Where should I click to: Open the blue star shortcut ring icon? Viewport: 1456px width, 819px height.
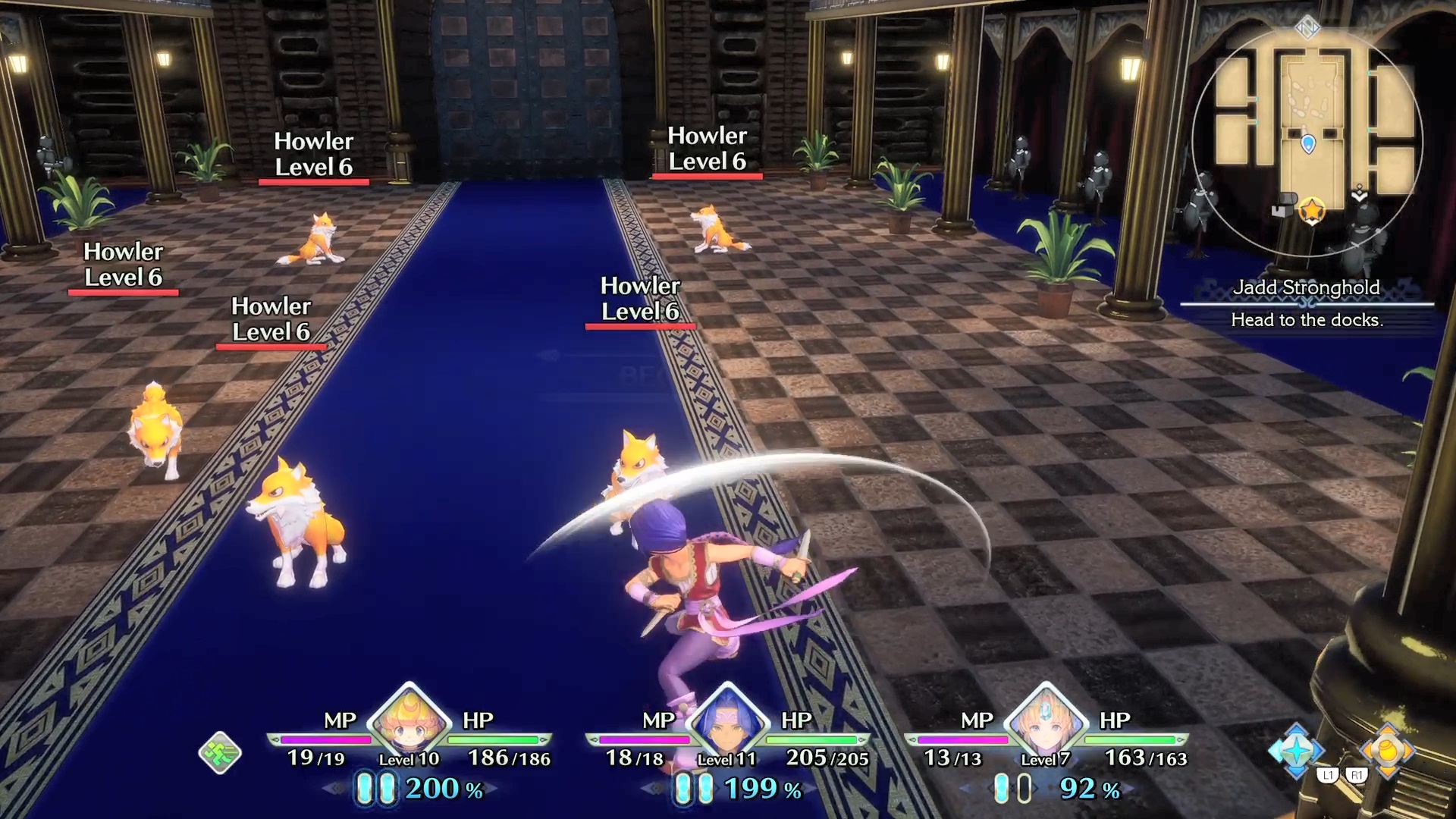1296,750
